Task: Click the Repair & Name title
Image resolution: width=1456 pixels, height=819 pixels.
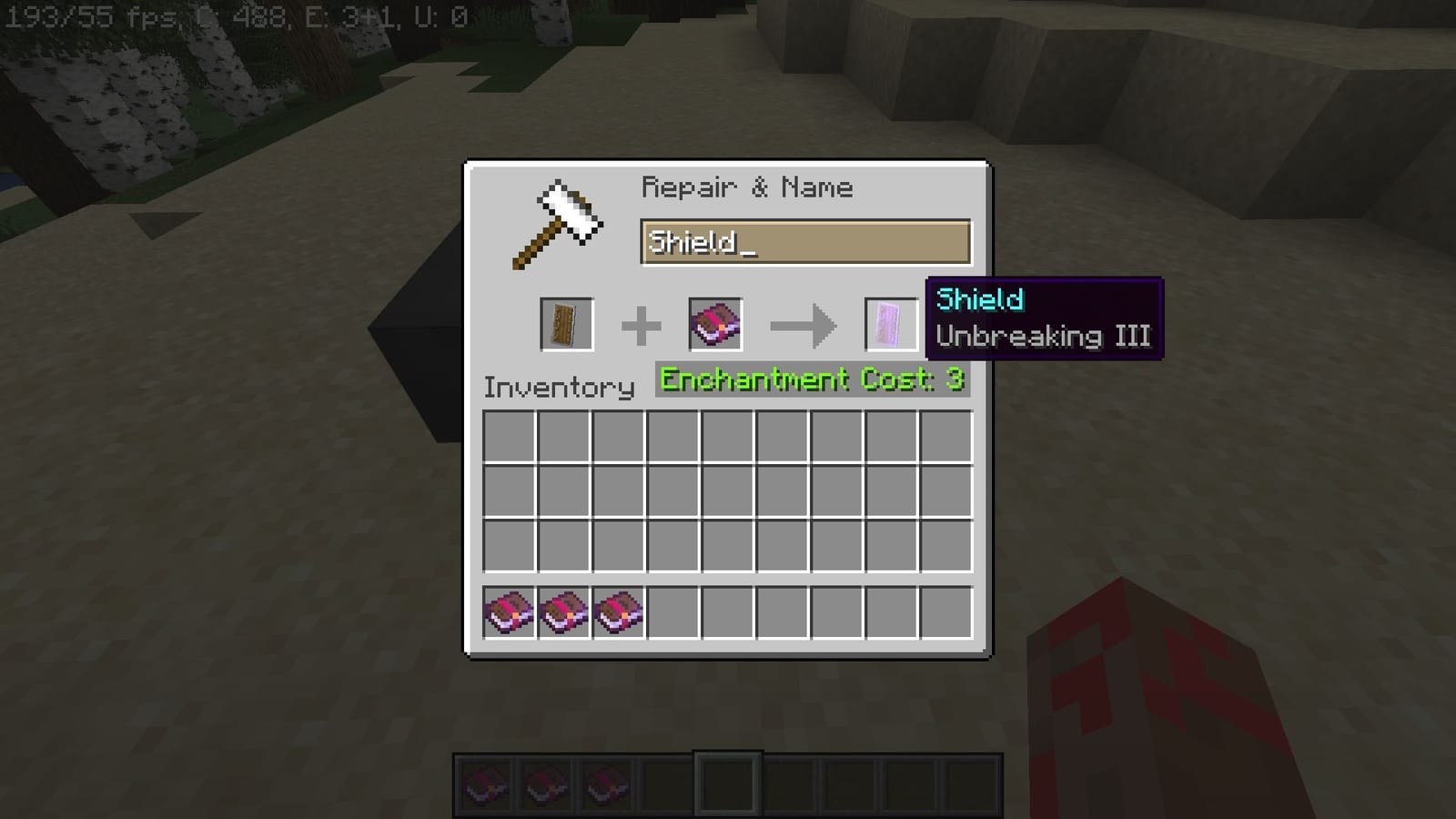Action: [x=747, y=187]
